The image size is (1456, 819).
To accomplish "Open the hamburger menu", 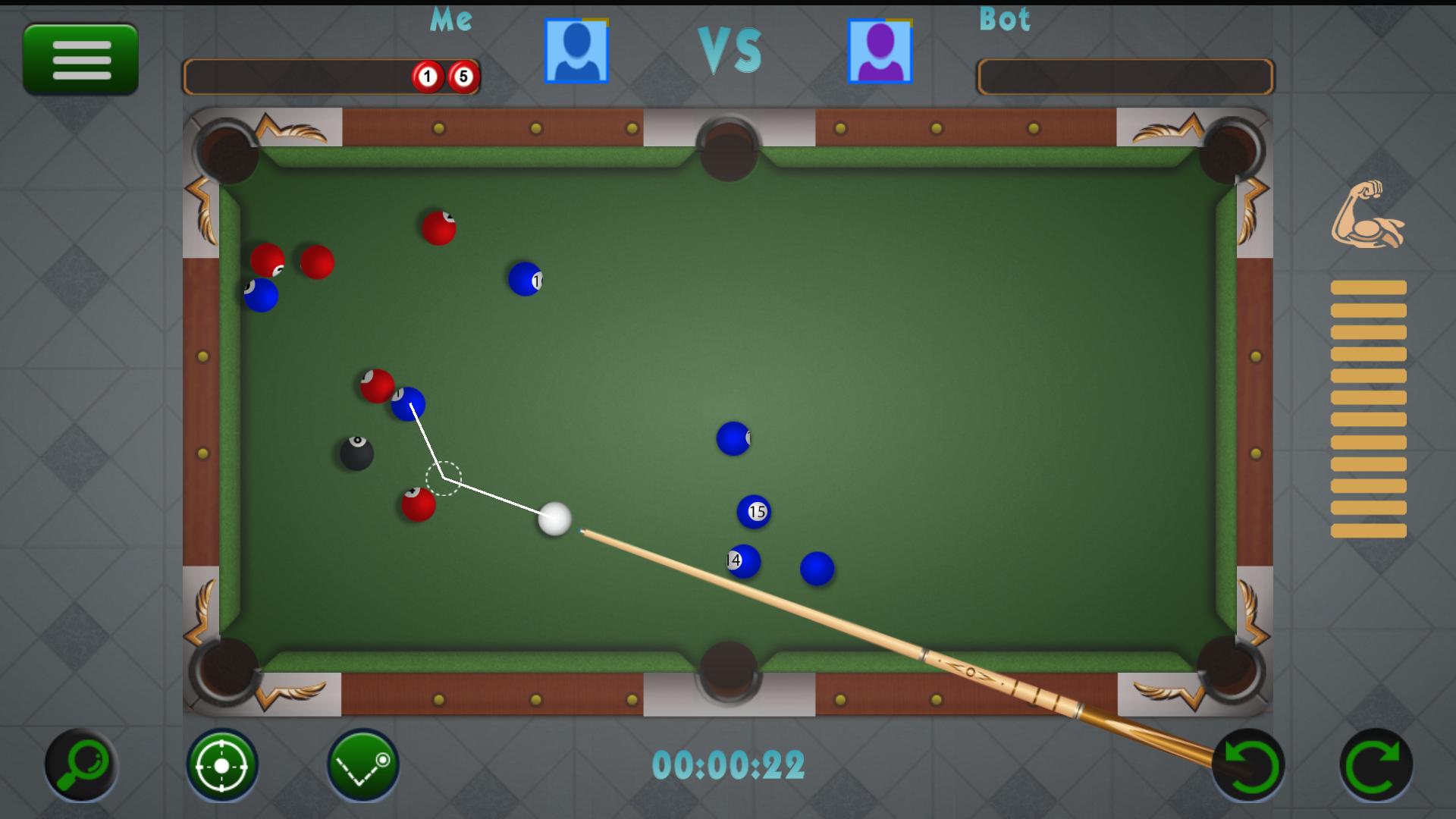I will 80,58.
